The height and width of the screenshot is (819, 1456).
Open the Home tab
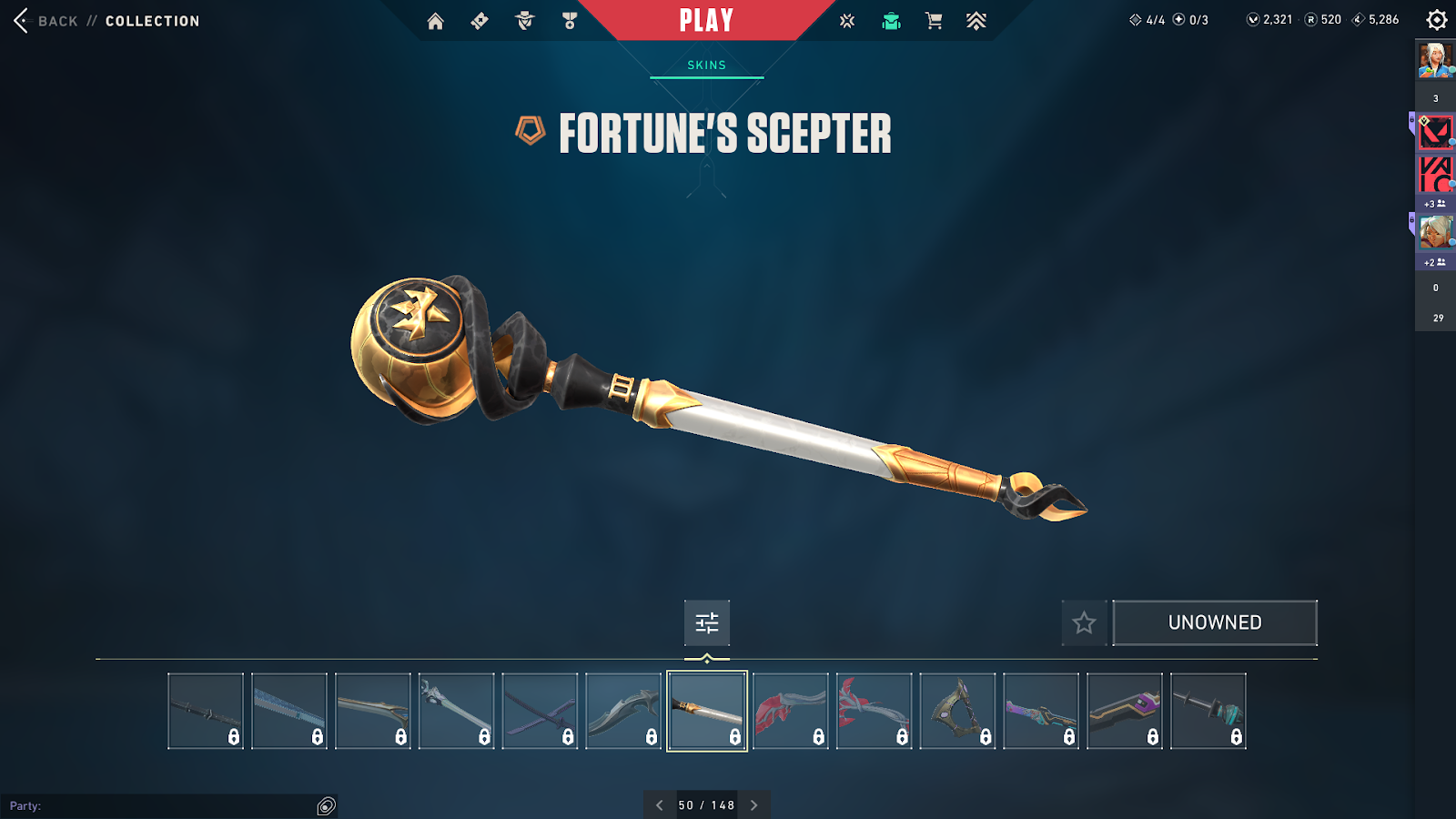pyautogui.click(x=436, y=21)
